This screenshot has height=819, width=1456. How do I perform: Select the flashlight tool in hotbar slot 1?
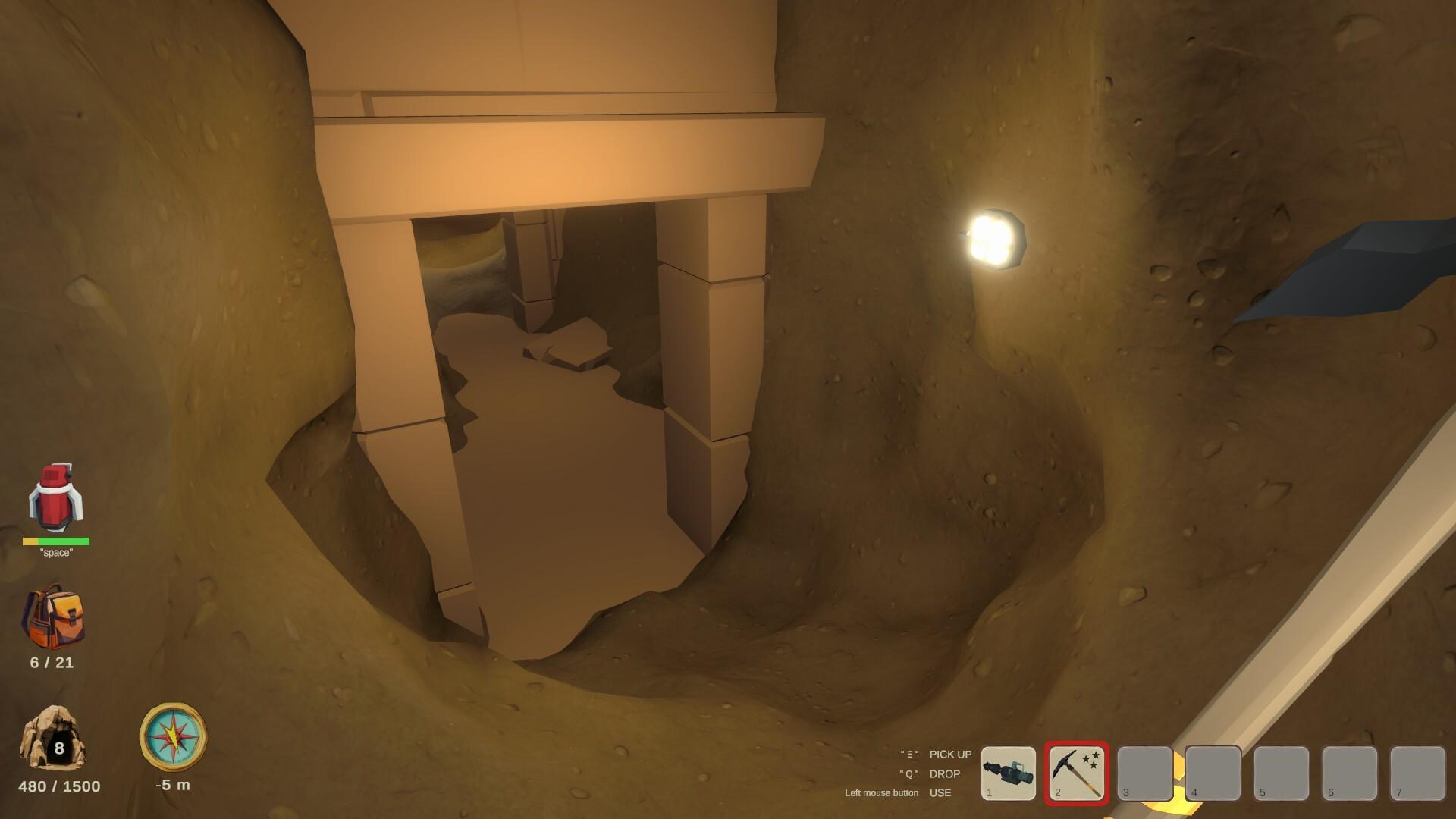pyautogui.click(x=1010, y=773)
